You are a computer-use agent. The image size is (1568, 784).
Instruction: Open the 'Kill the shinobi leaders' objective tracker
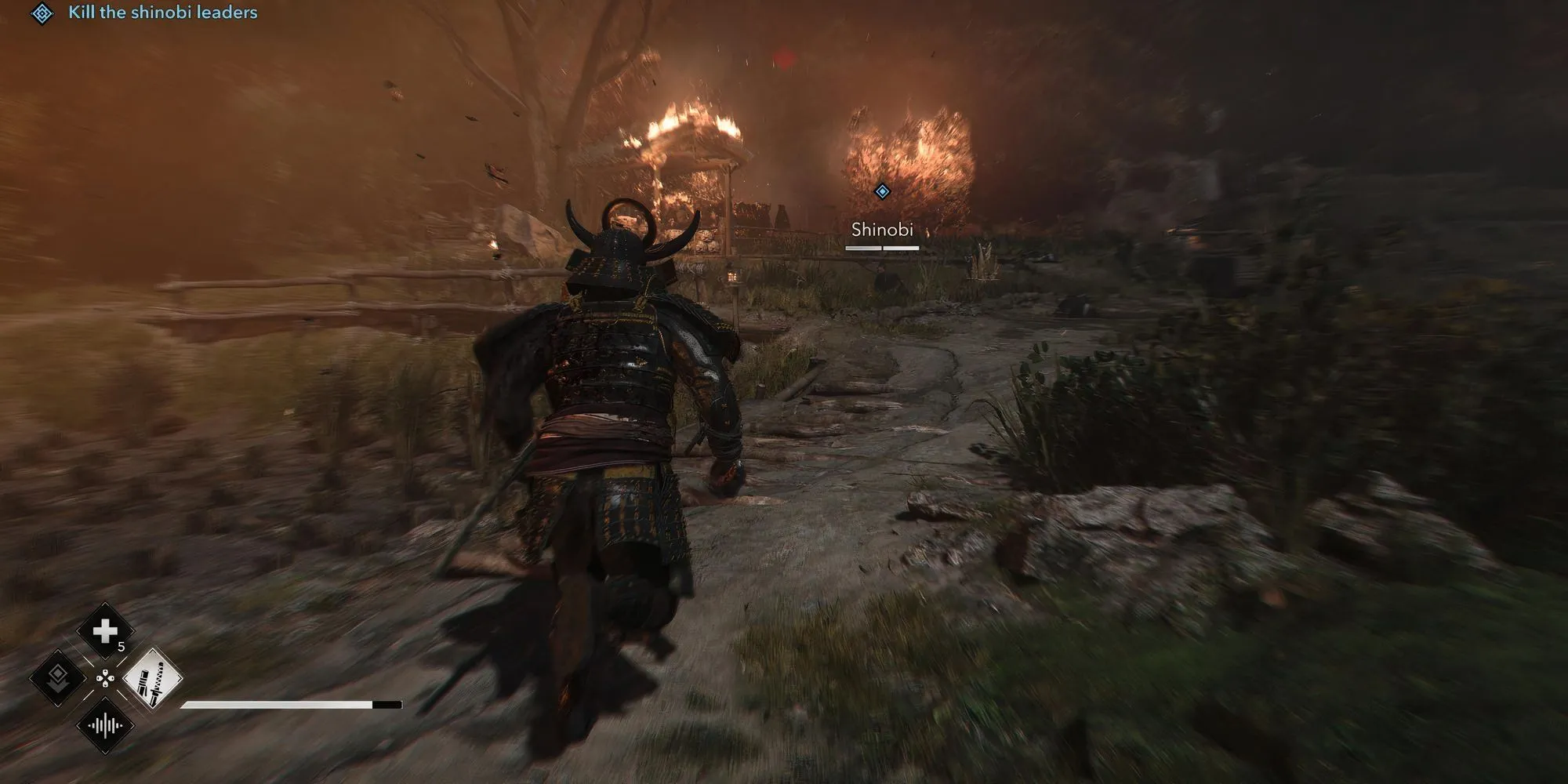point(162,13)
